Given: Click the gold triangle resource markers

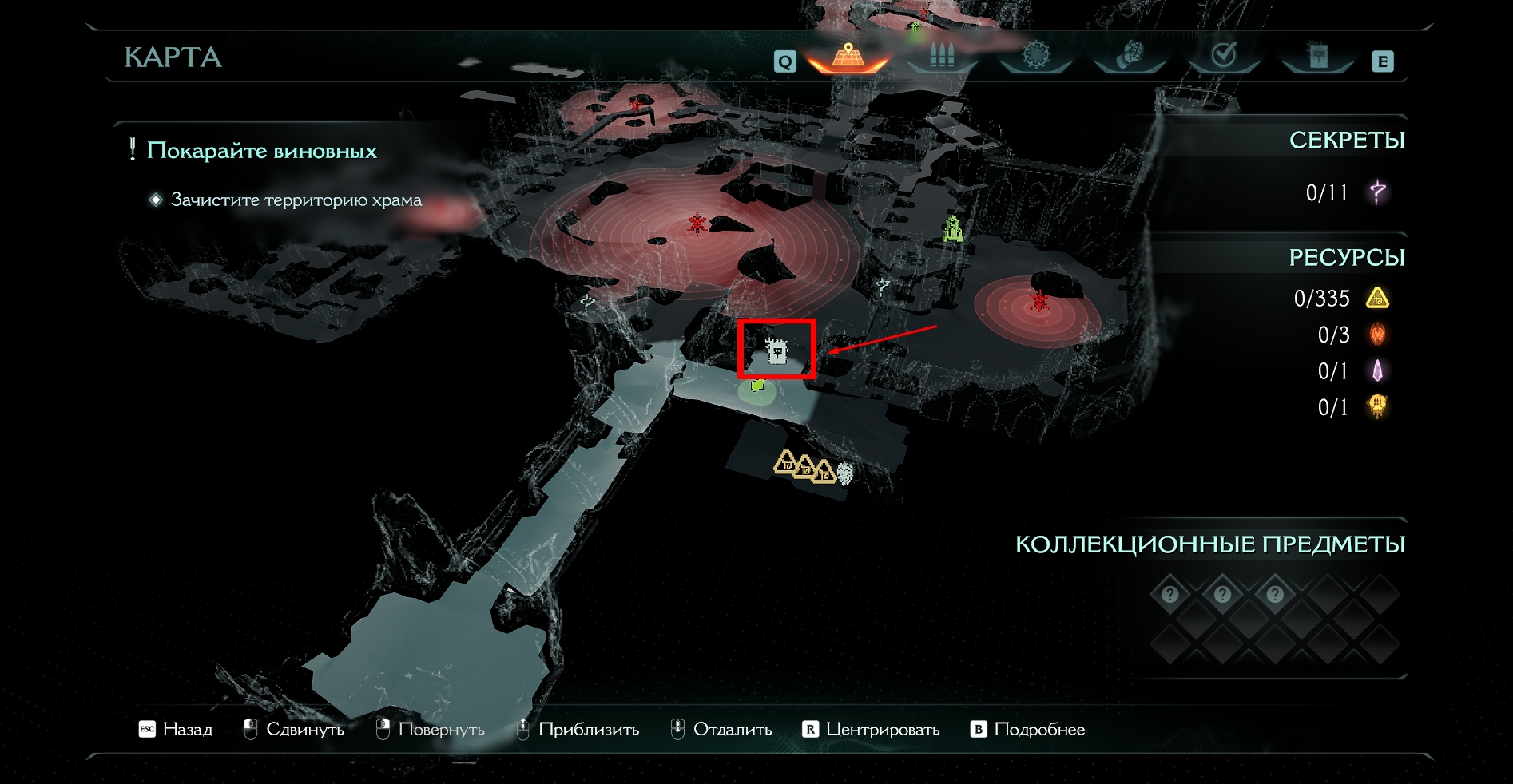Looking at the screenshot, I should click(x=804, y=467).
